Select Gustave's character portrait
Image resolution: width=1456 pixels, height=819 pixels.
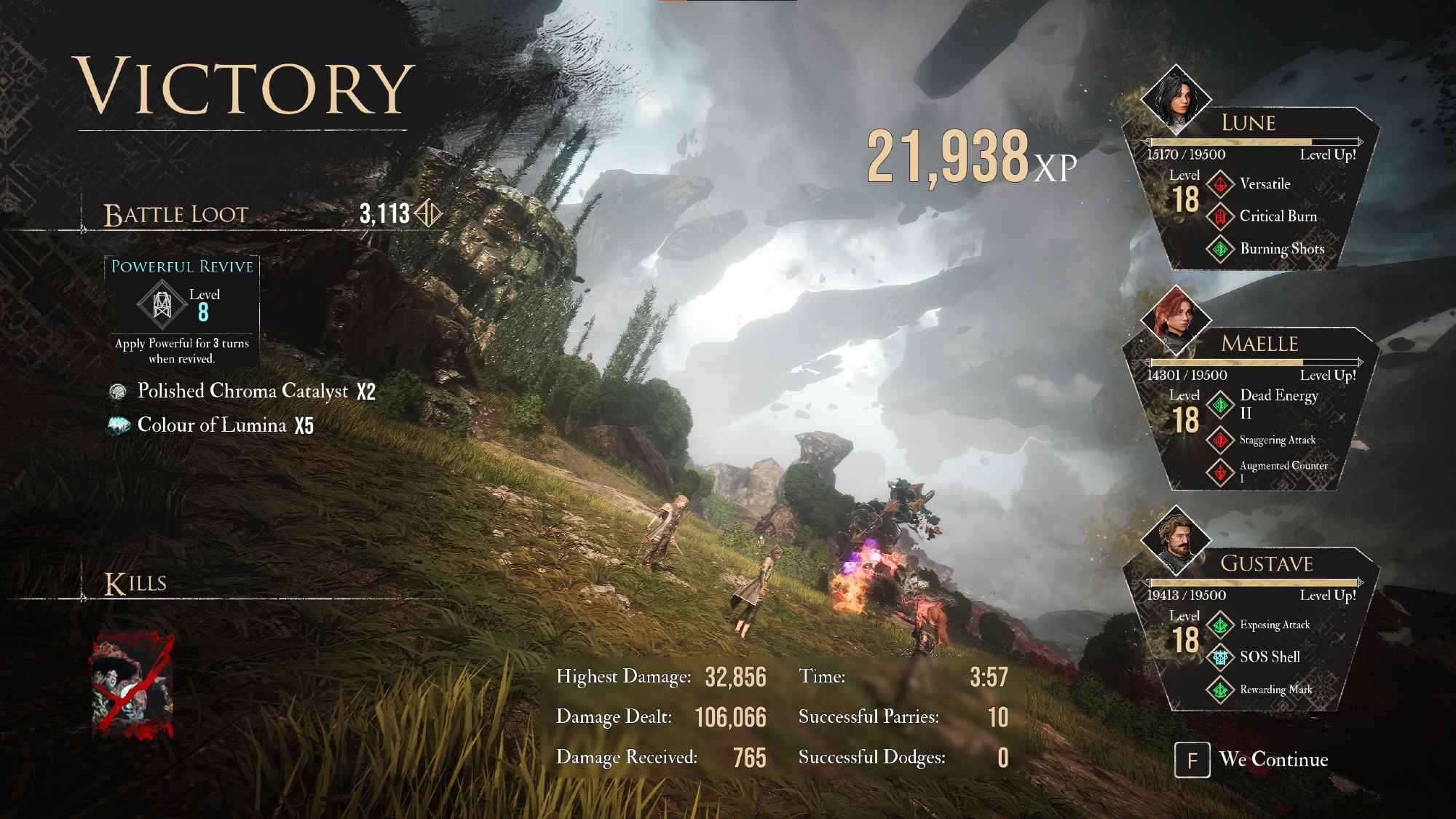(x=1176, y=541)
